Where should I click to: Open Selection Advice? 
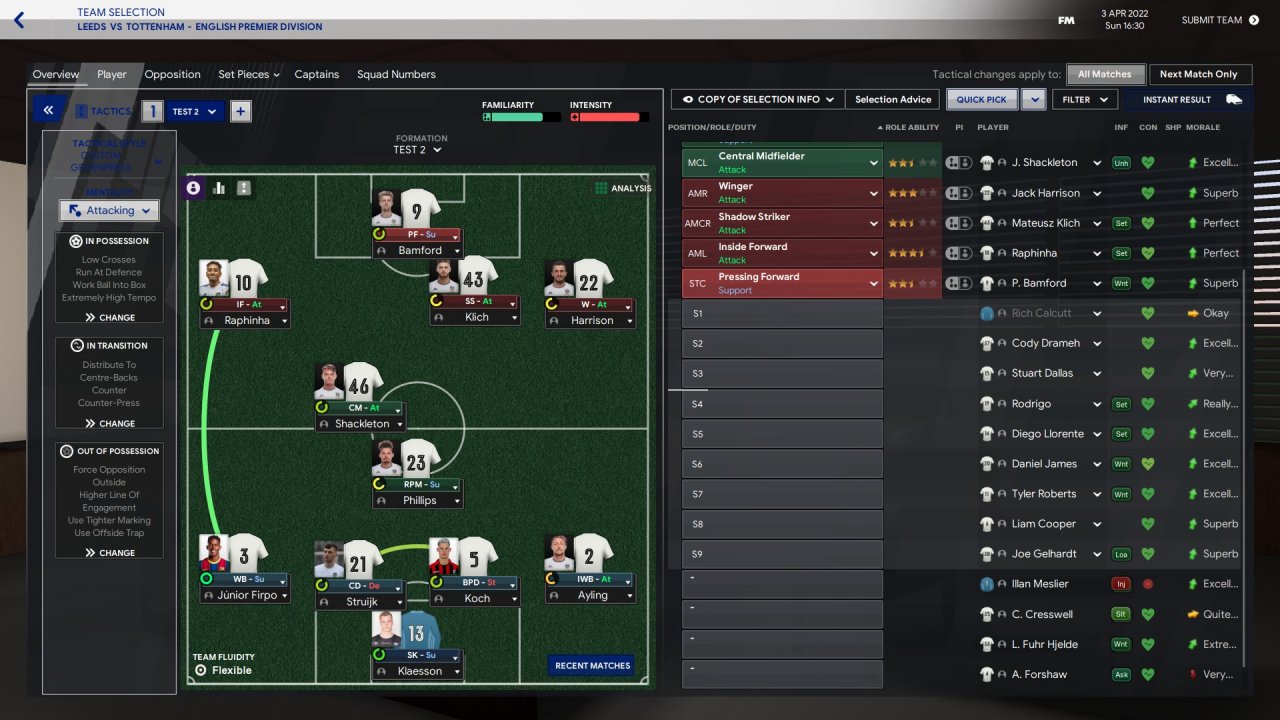892,100
